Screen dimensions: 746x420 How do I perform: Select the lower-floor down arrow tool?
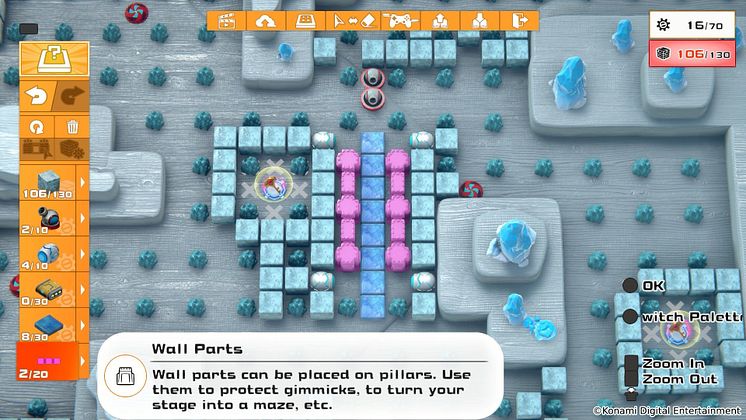[x=480, y=20]
